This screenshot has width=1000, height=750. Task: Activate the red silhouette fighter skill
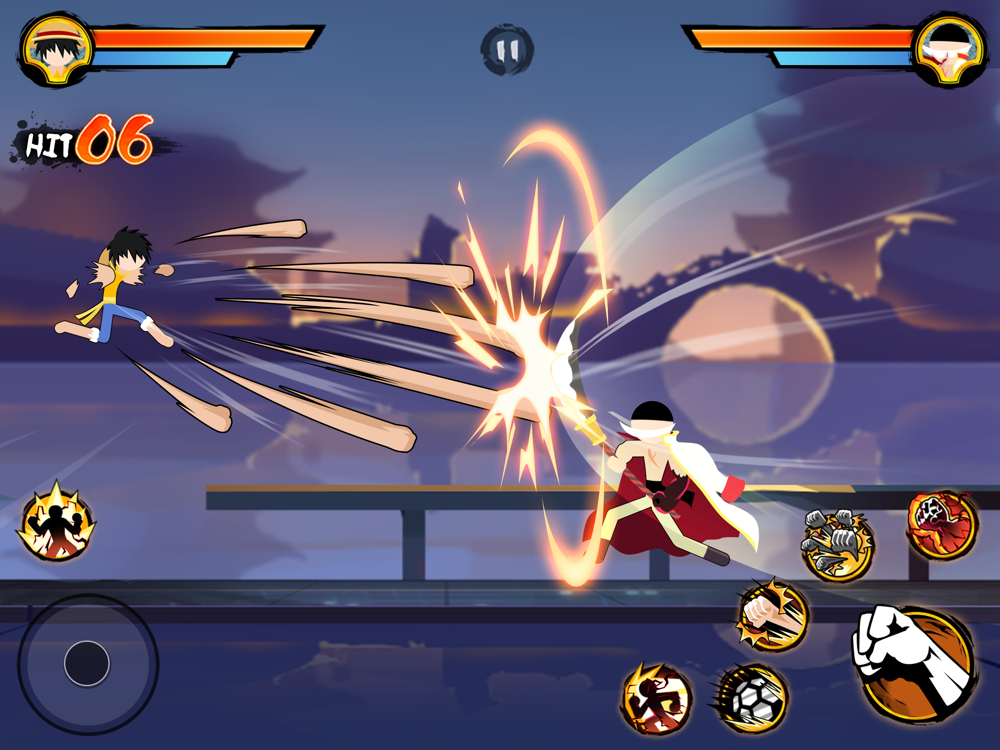tap(657, 698)
